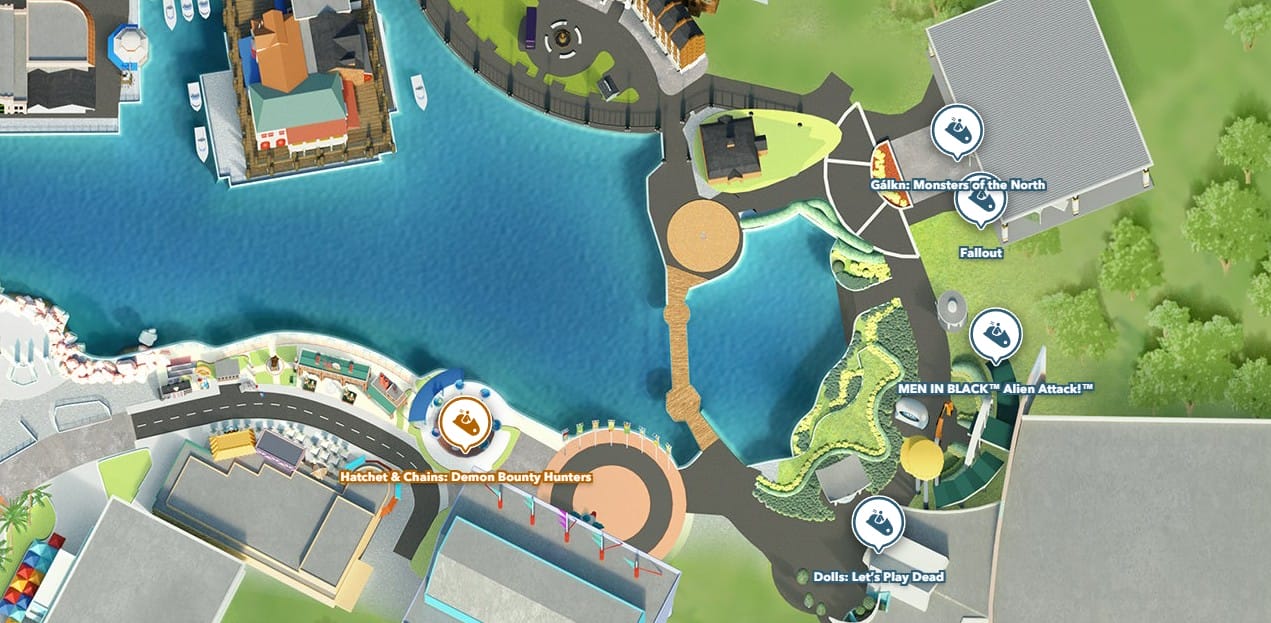Open the Fallout map marker

(x=980, y=201)
